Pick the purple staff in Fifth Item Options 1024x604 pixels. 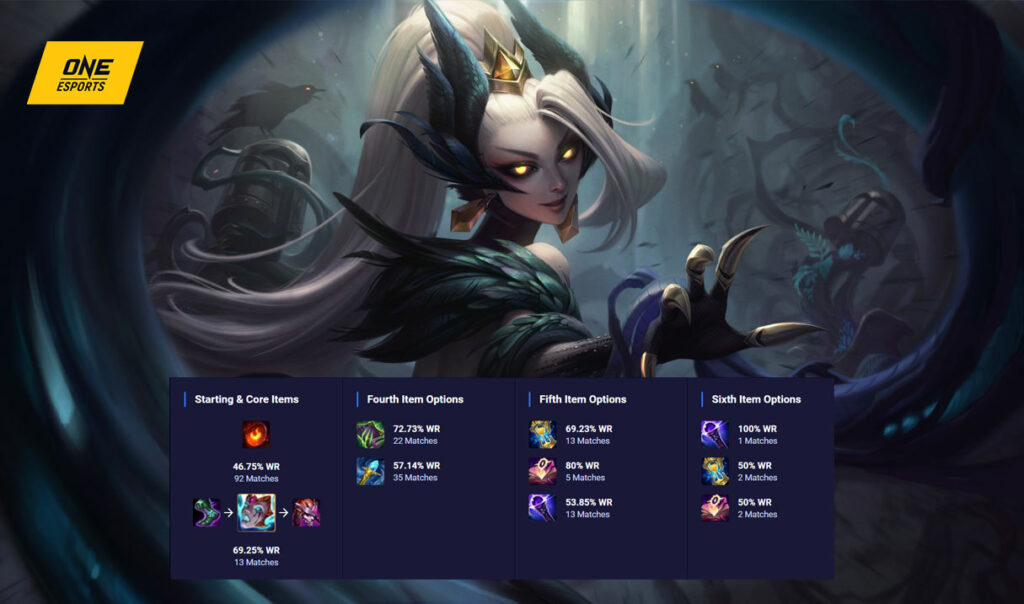coord(543,508)
